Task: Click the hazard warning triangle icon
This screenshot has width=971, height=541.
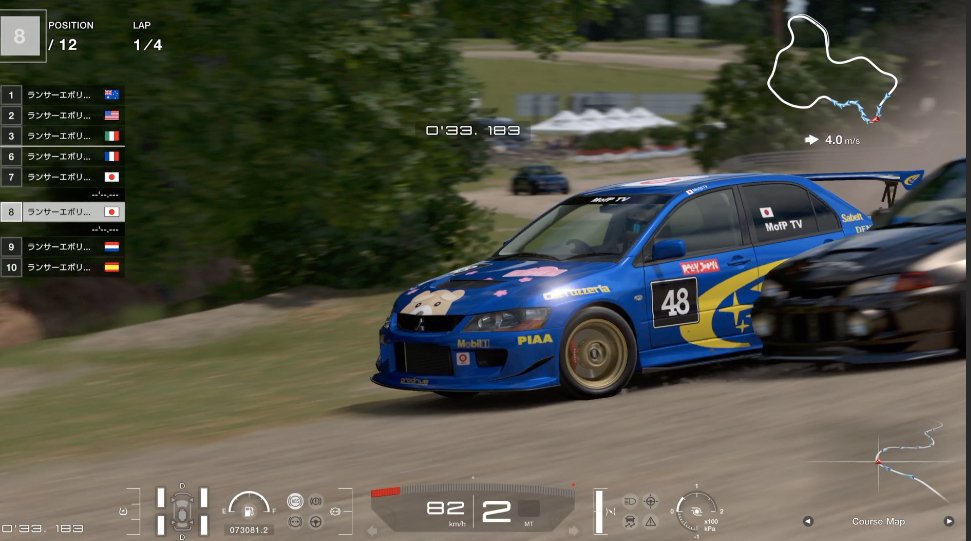Action: [650, 521]
